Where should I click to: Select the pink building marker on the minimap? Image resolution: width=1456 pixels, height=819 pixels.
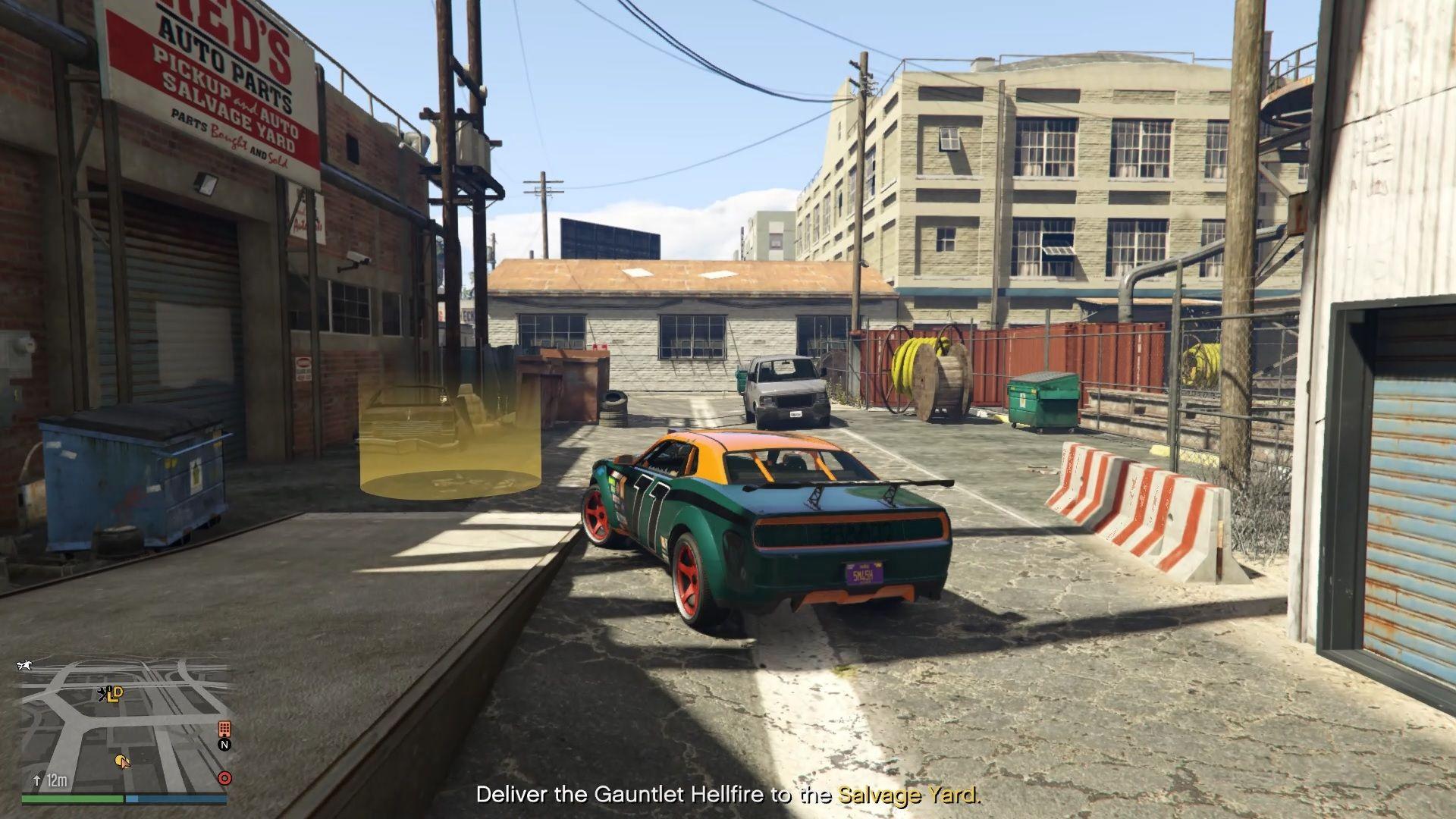click(224, 729)
